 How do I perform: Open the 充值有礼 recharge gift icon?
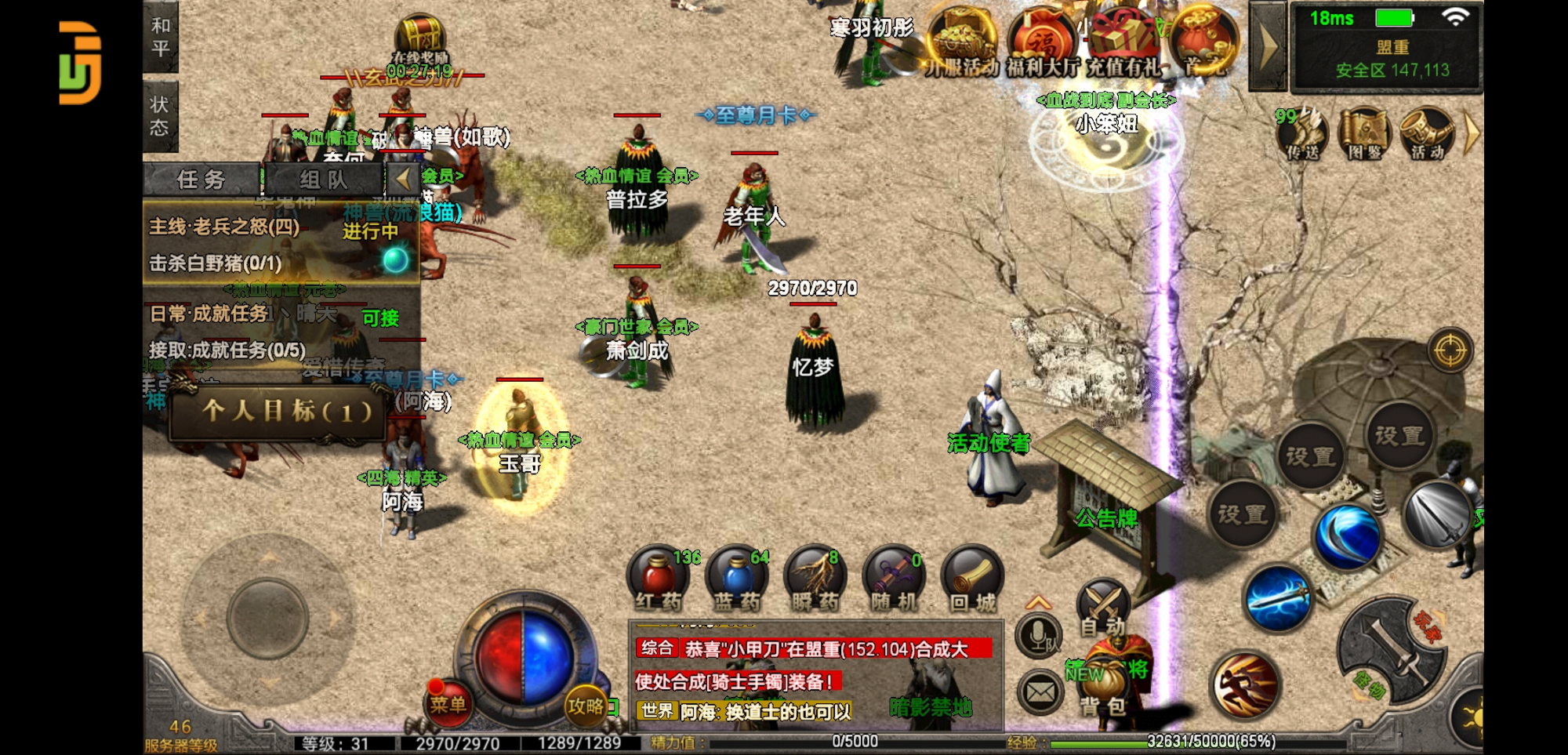[x=1123, y=43]
